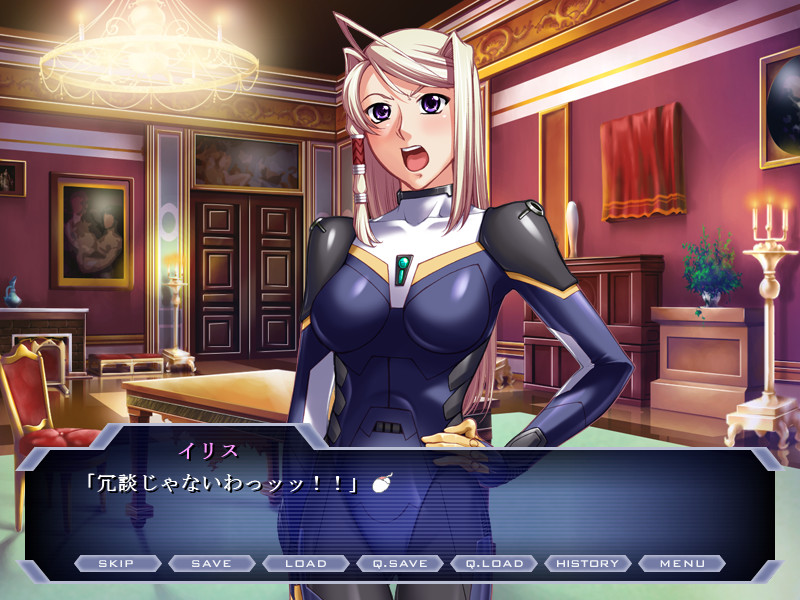The height and width of the screenshot is (600, 800).
Task: Open the LOAD screen
Action: (306, 563)
